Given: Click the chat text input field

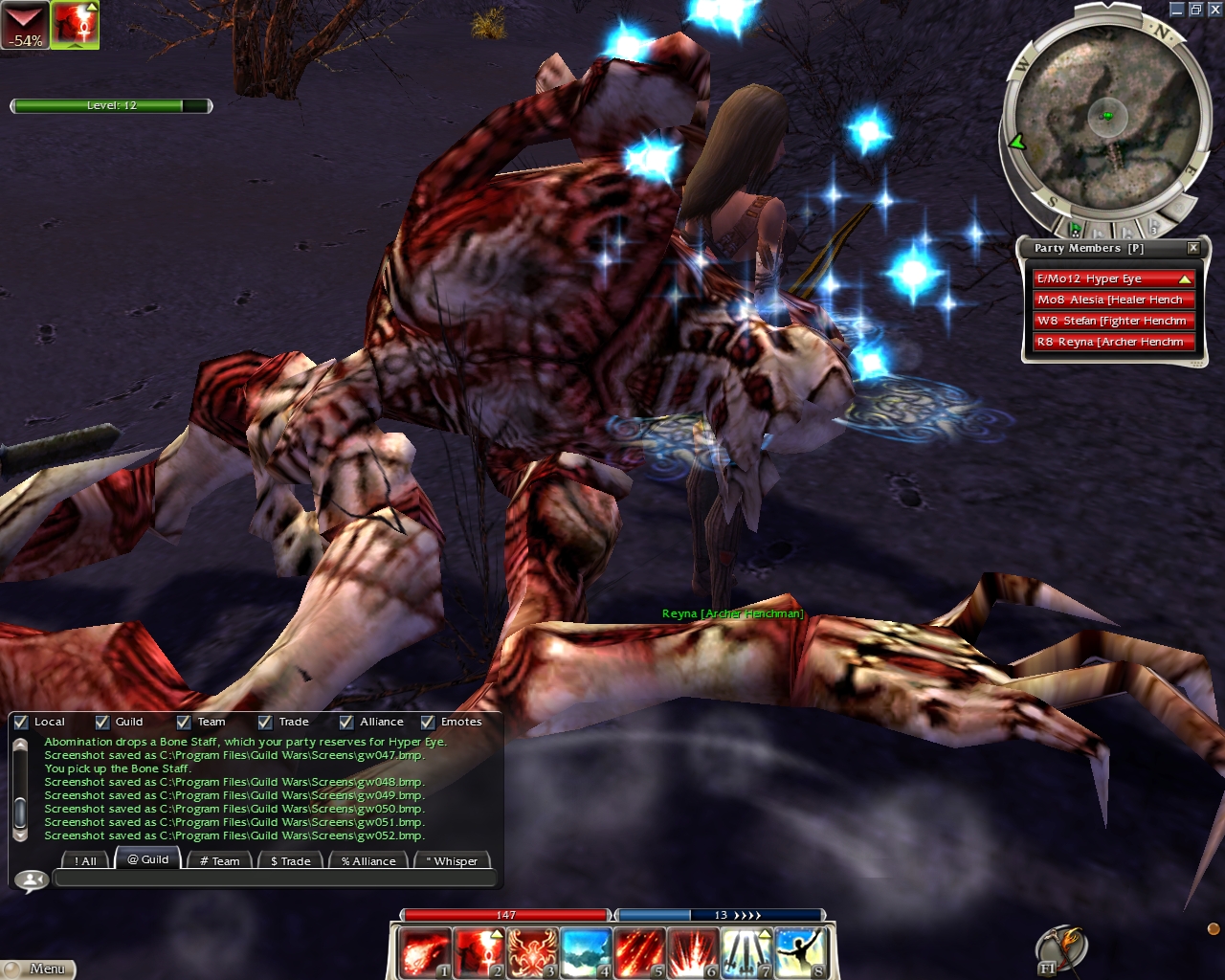Looking at the screenshot, I should (x=276, y=879).
